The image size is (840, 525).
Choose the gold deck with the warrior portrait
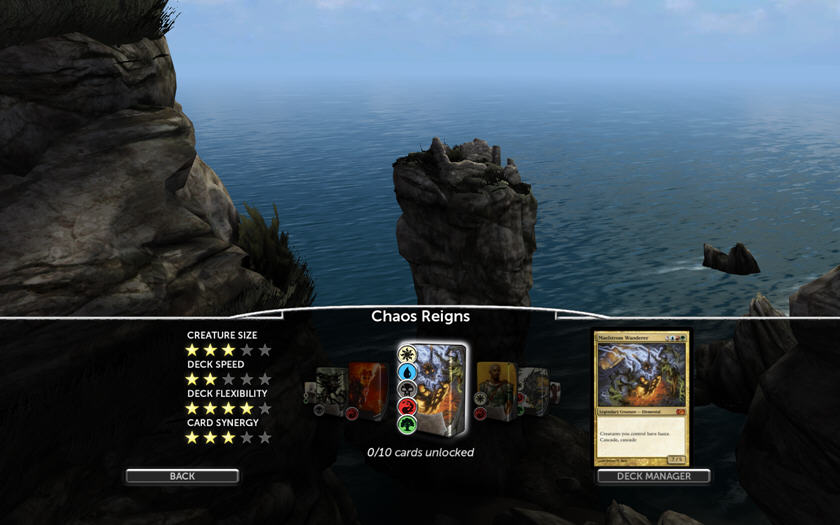(495, 391)
